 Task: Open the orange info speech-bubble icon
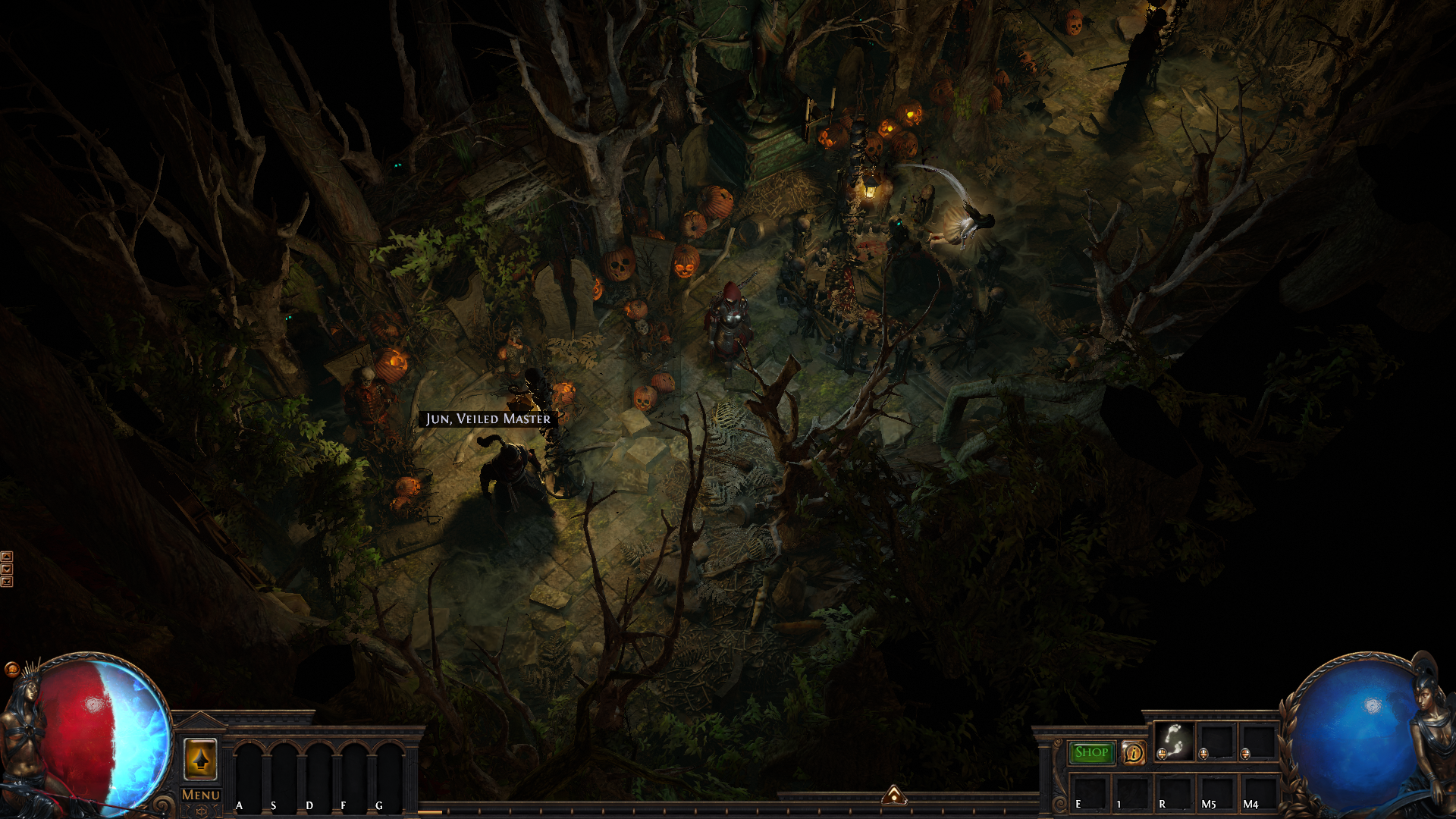[x=1134, y=752]
